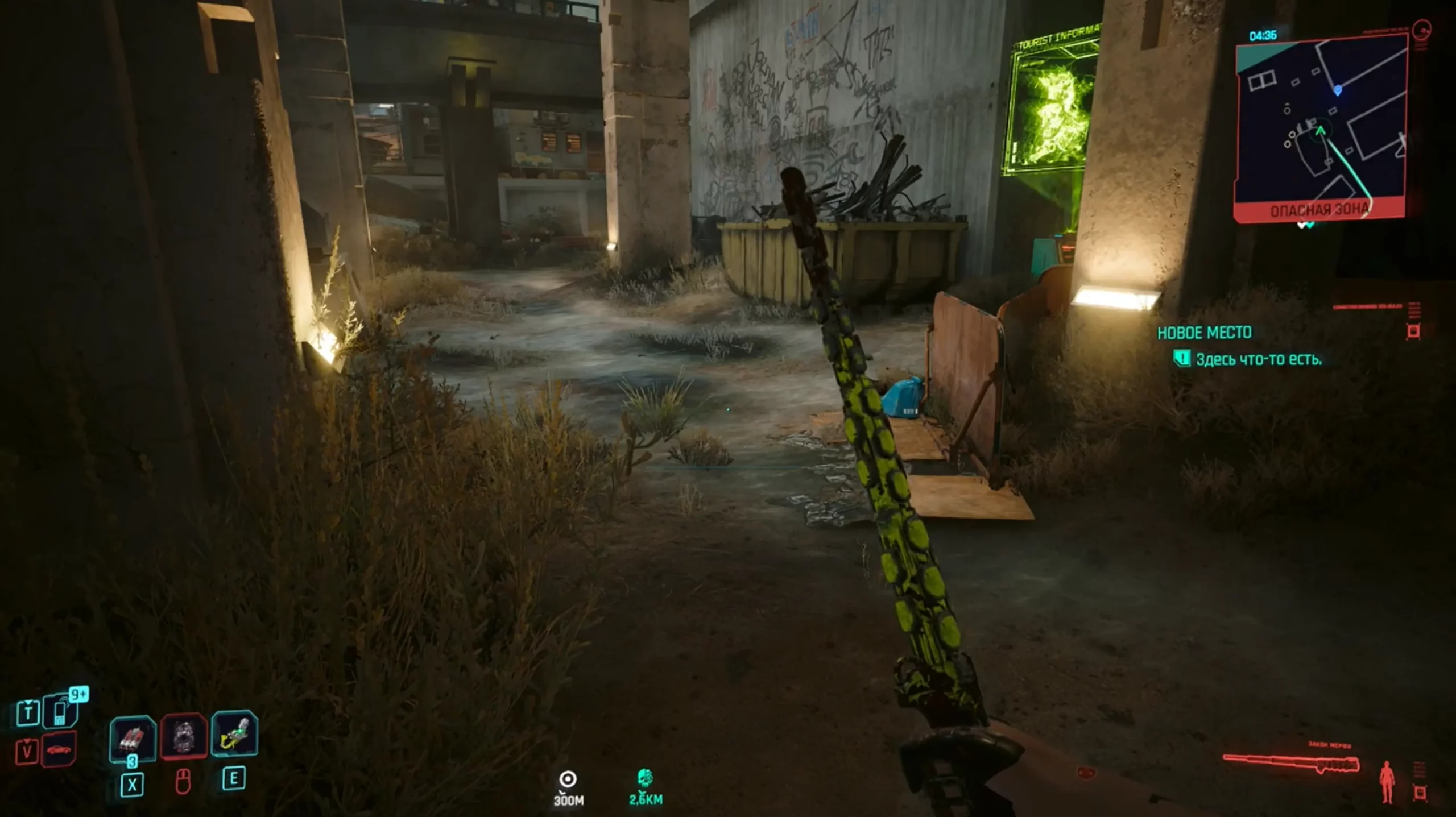Image resolution: width=1456 pixels, height=817 pixels.
Task: Select the 'Здесь что-то есть.' objective
Action: [x=1258, y=359]
